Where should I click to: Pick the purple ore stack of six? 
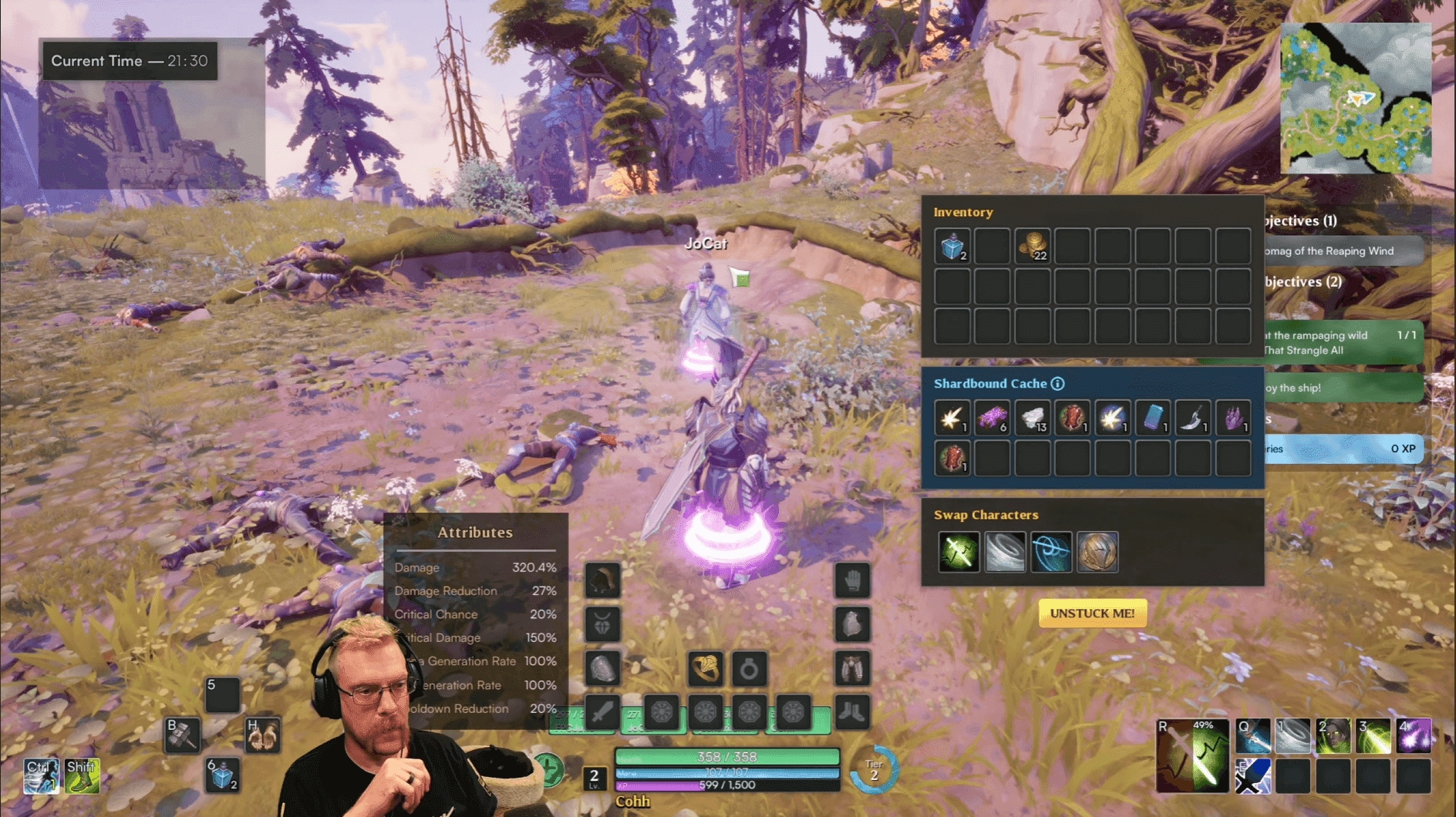coord(993,419)
